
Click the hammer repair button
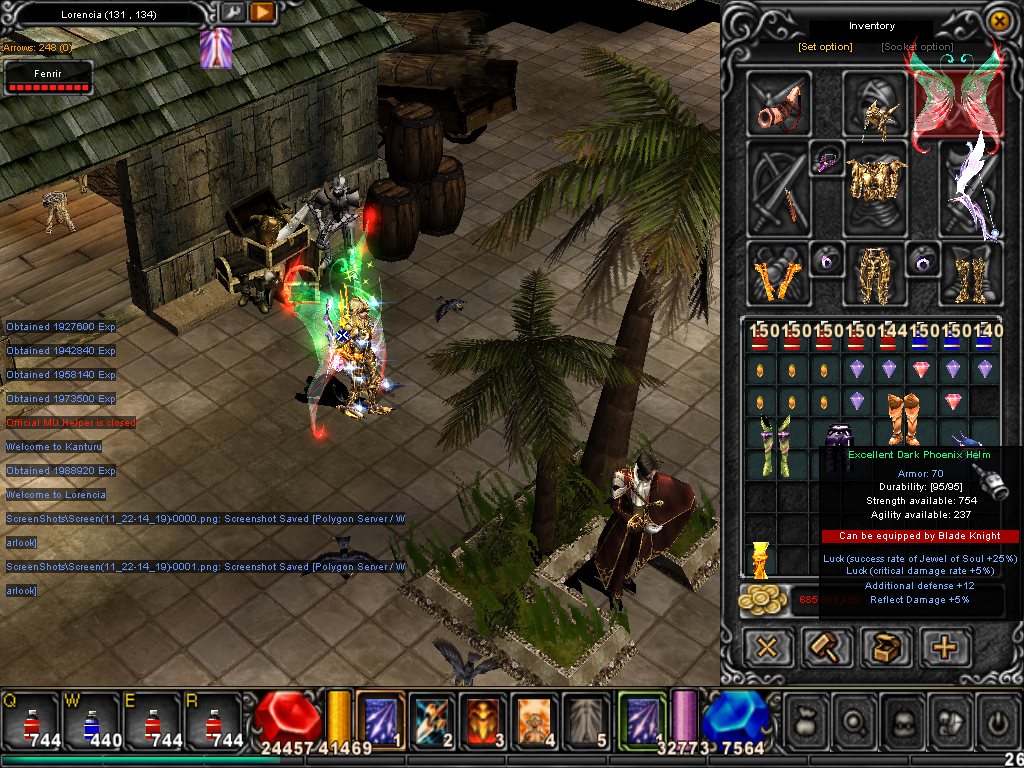(x=827, y=647)
